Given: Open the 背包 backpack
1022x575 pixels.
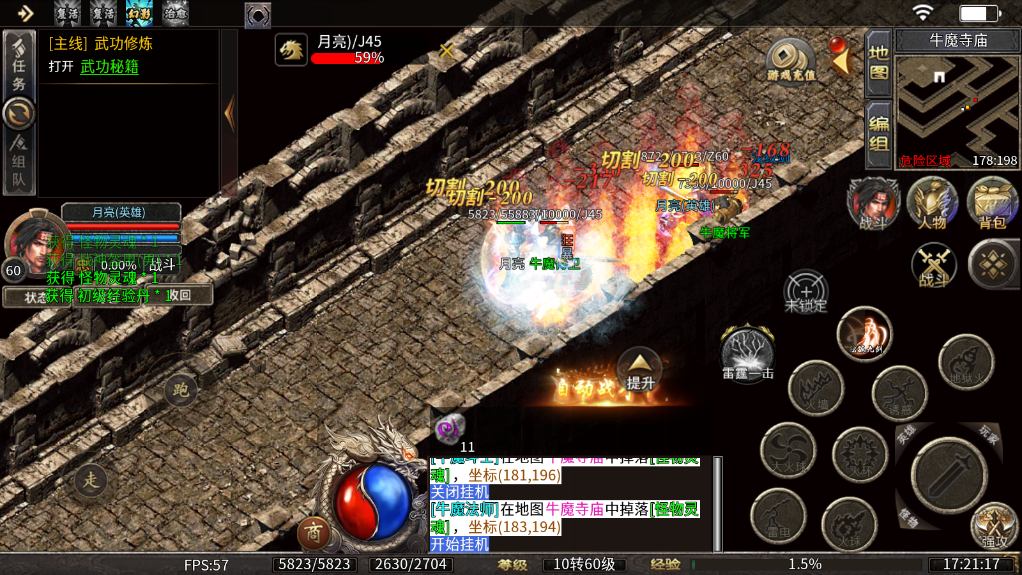Looking at the screenshot, I should pyautogui.click(x=992, y=203).
